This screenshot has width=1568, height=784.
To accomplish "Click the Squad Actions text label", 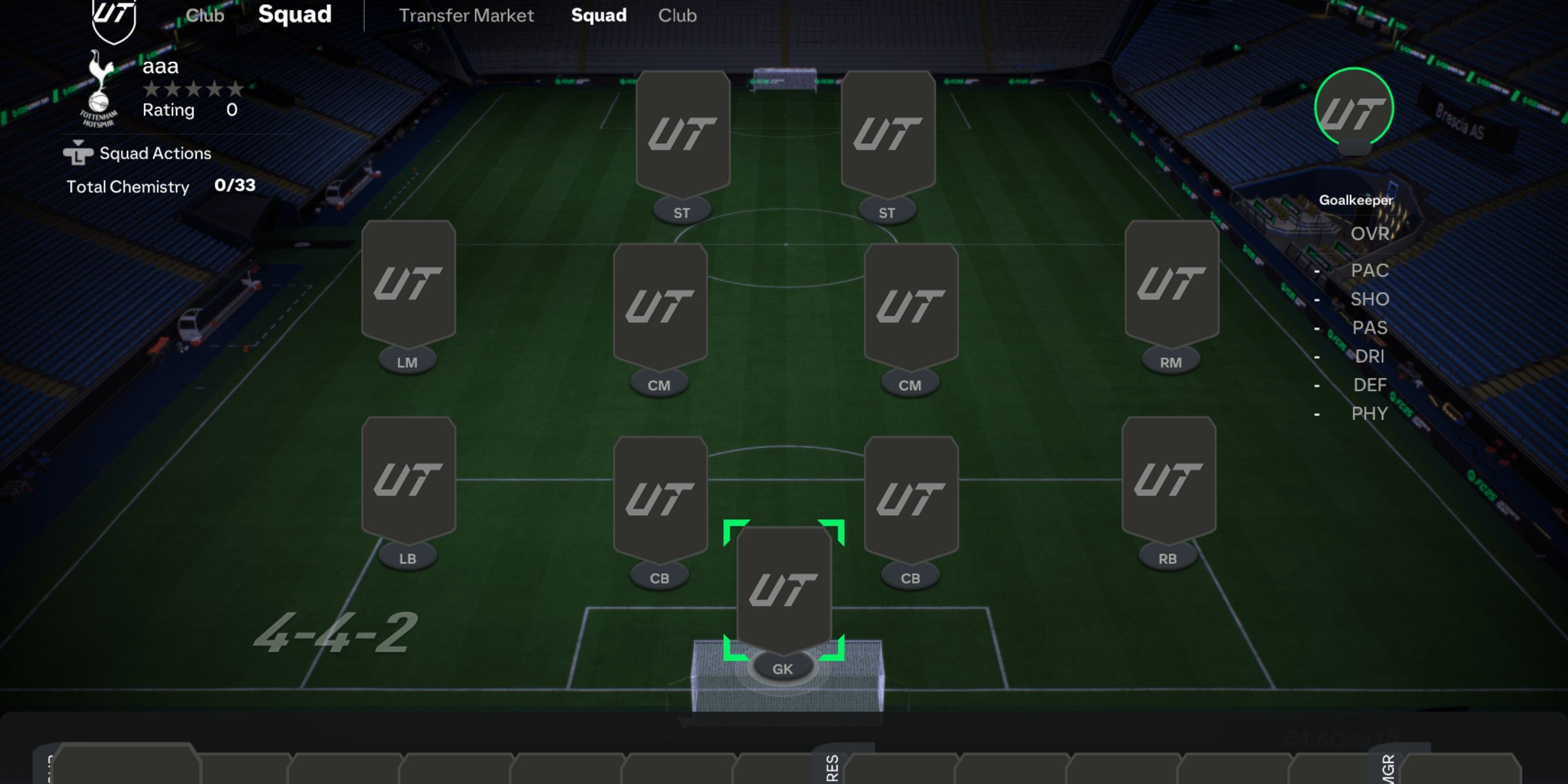I will [x=155, y=153].
